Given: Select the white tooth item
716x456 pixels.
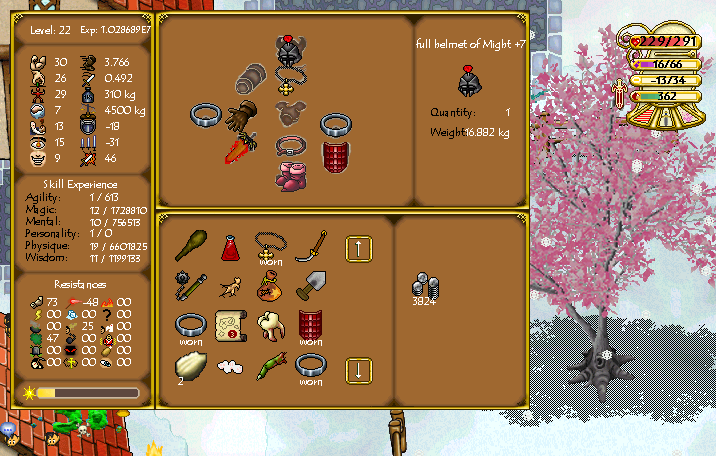Looking at the screenshot, I should (x=270, y=324).
